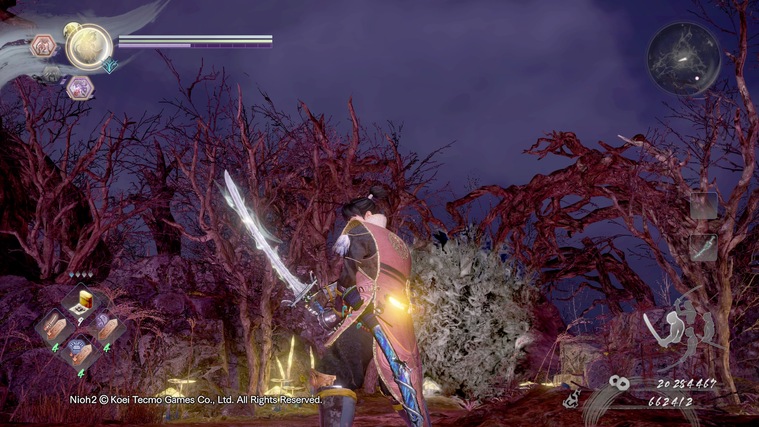Activate the purple hexagon yokai skill
759x427 pixels.
pyautogui.click(x=79, y=88)
